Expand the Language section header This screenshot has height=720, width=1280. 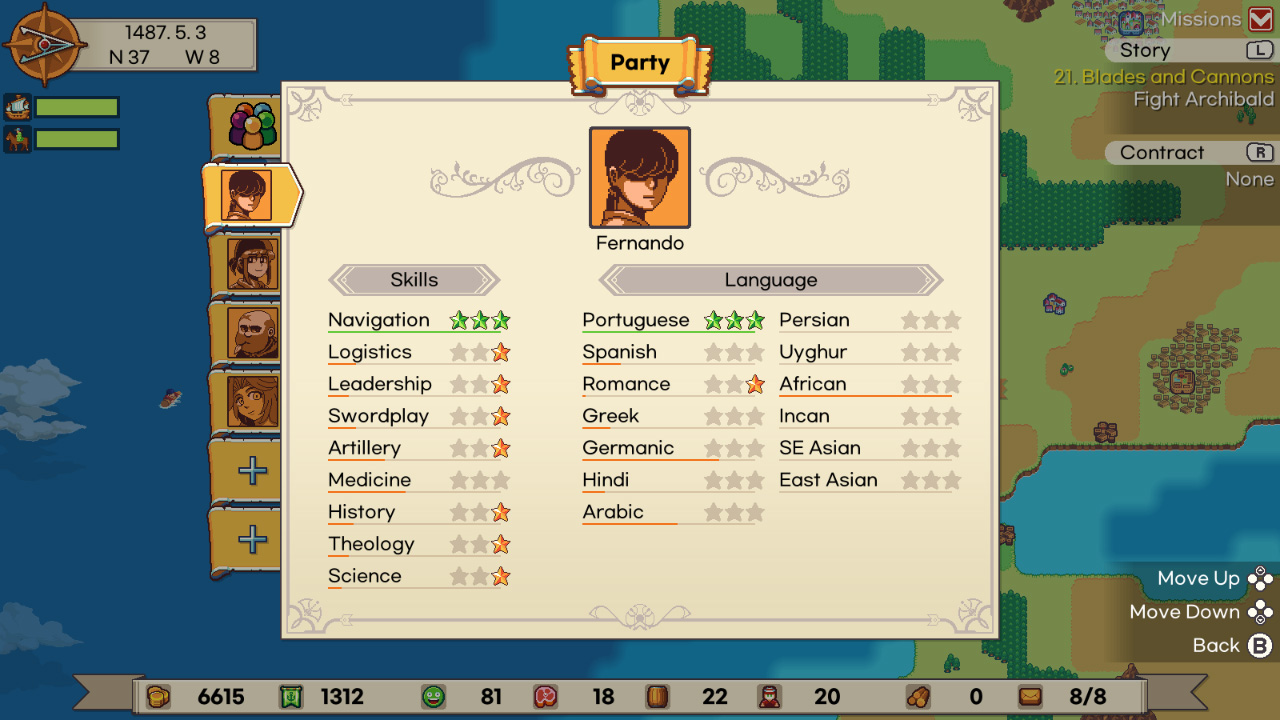pos(769,280)
